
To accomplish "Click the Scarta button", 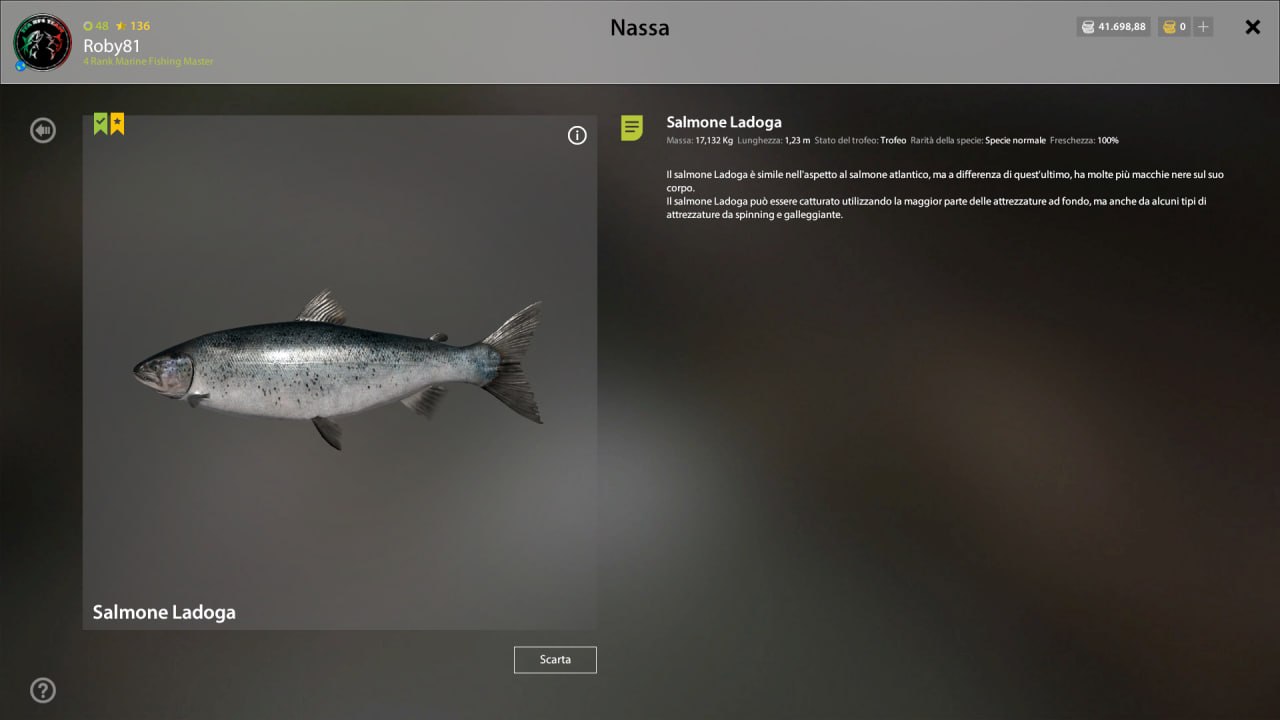I will [x=555, y=660].
